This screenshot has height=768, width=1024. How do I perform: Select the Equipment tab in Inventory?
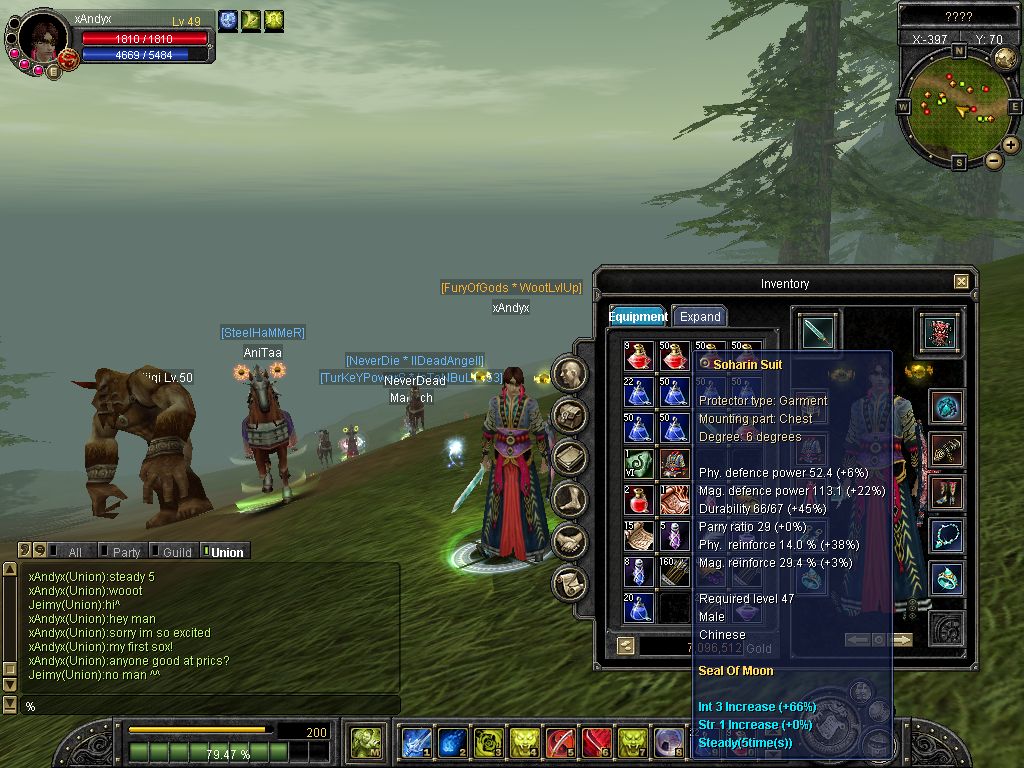coord(638,316)
